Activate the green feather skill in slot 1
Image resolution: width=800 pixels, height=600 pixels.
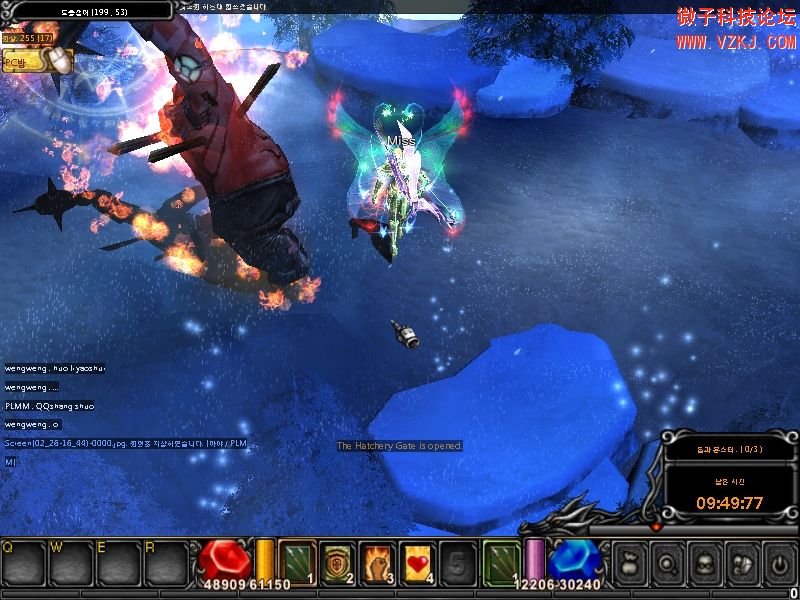pos(296,561)
